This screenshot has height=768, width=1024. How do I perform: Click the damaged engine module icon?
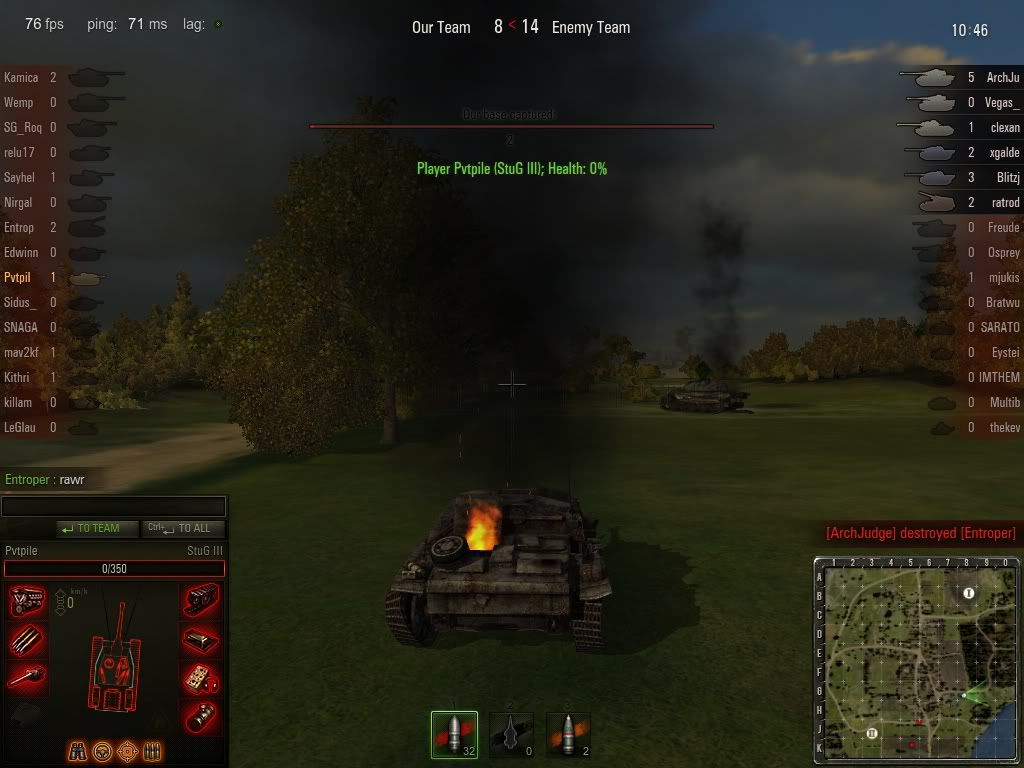tap(27, 601)
